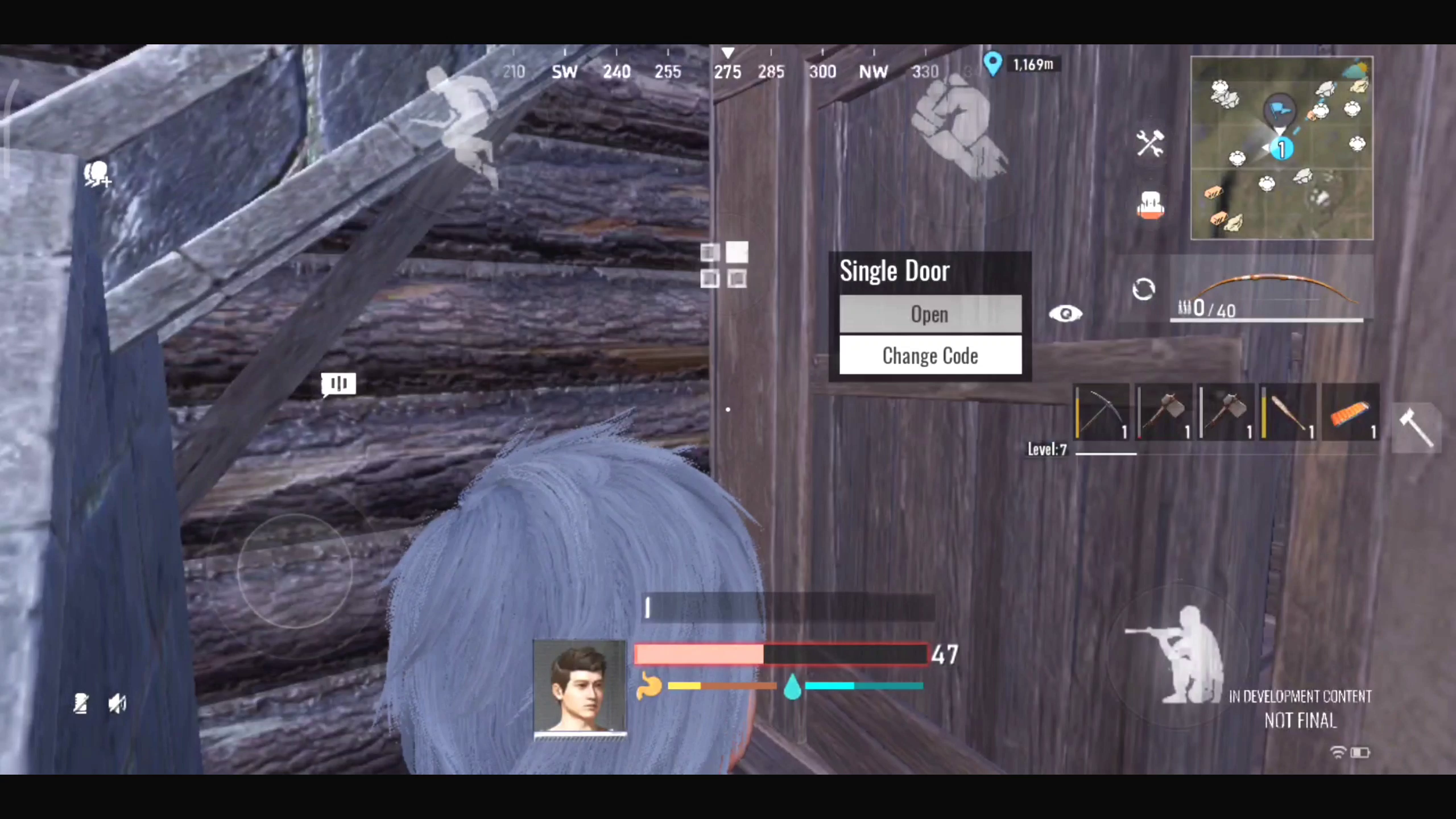
Task: Select Open from the Single Door menu
Action: coord(930,314)
